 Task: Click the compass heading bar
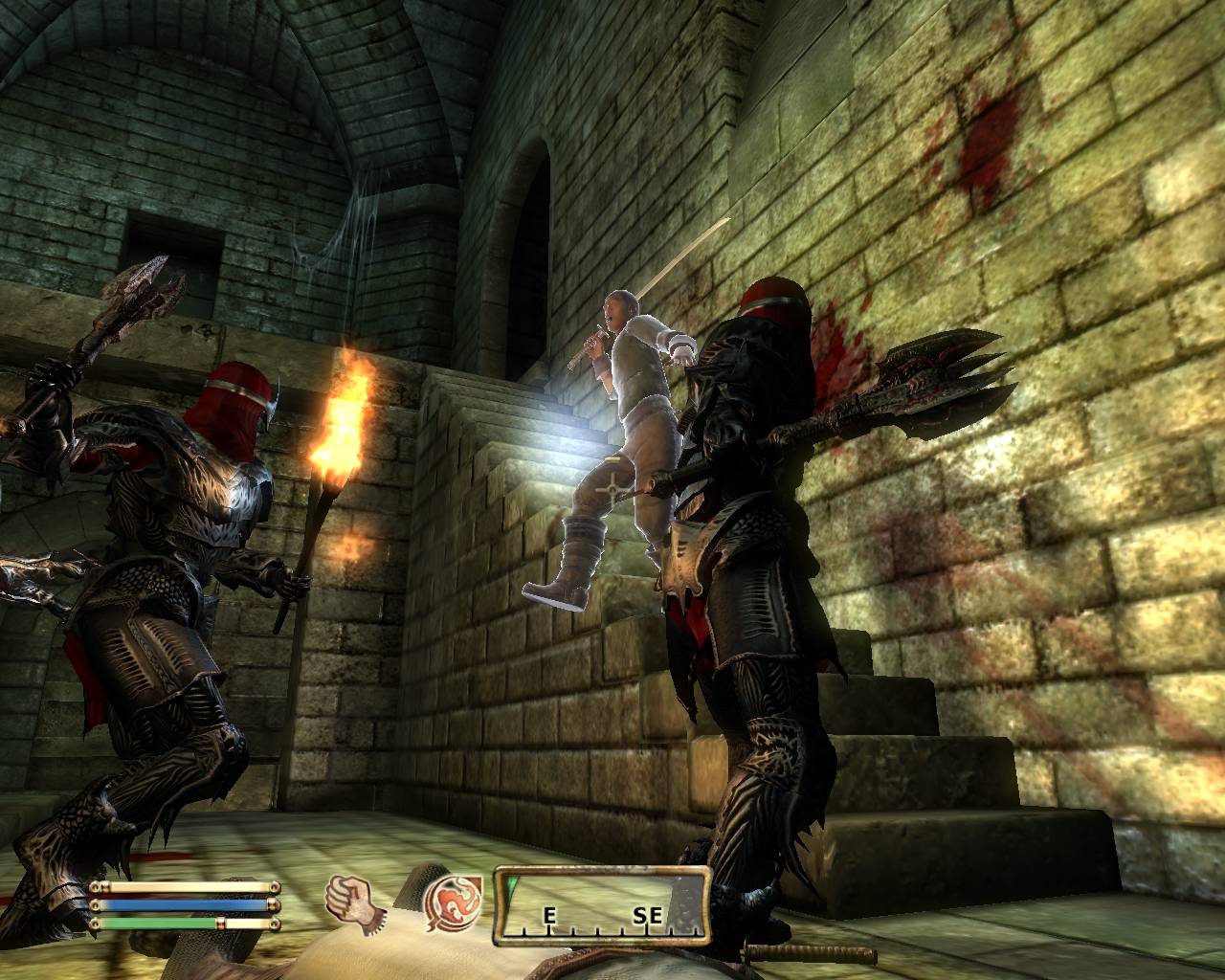click(602, 905)
